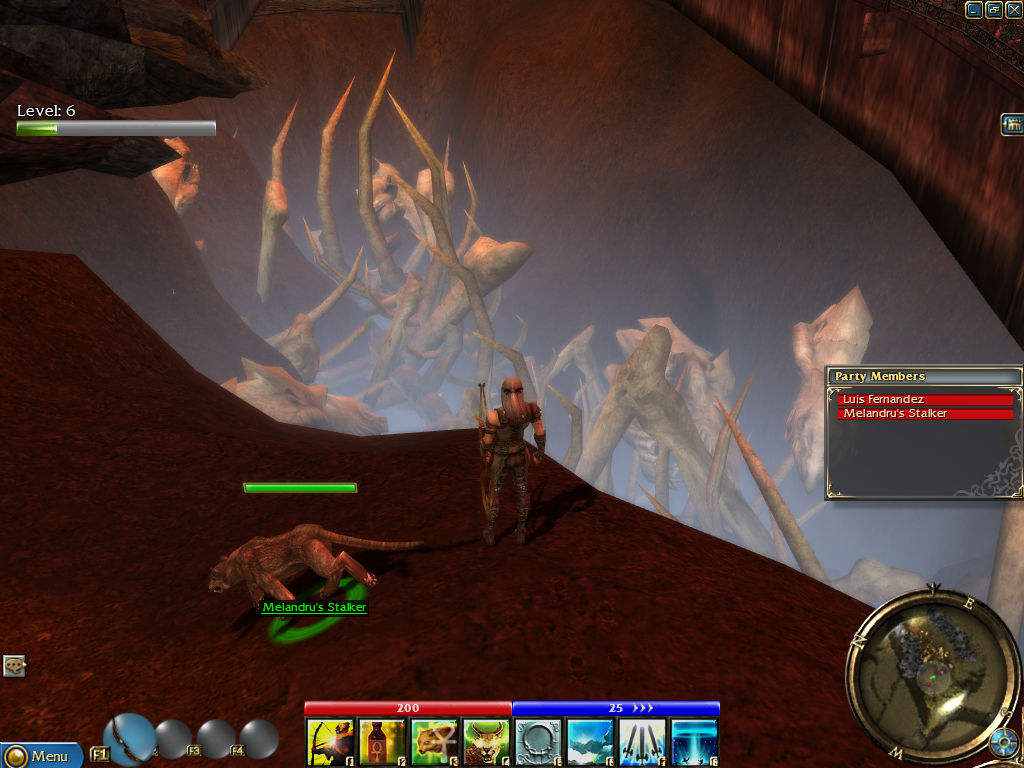Activate the gray stone ring skill
The image size is (1024, 768).
click(x=538, y=742)
